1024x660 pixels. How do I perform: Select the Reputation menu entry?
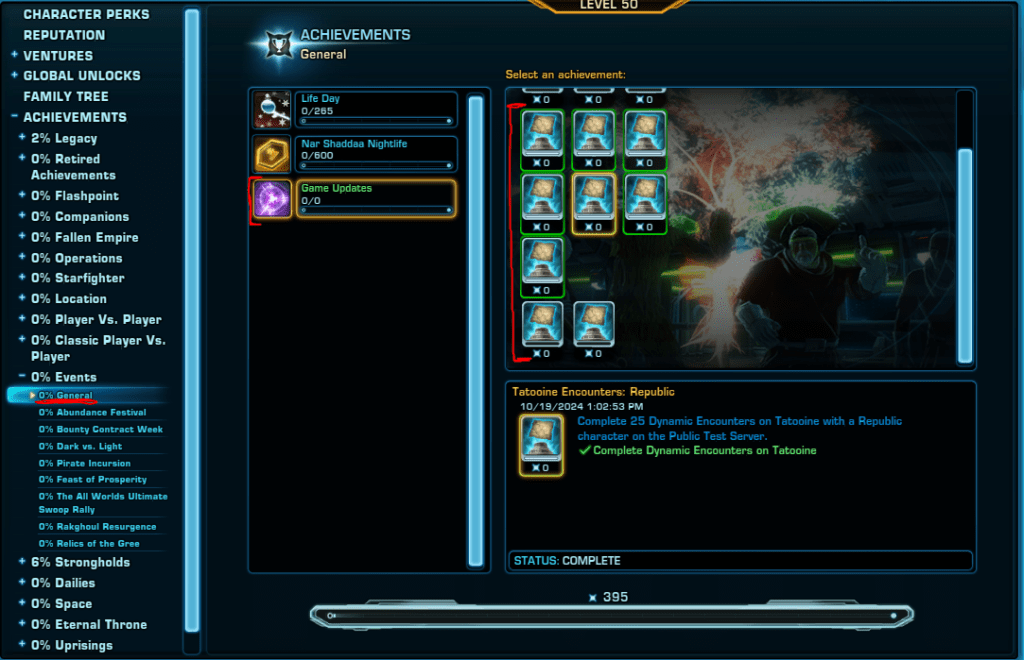(x=64, y=35)
